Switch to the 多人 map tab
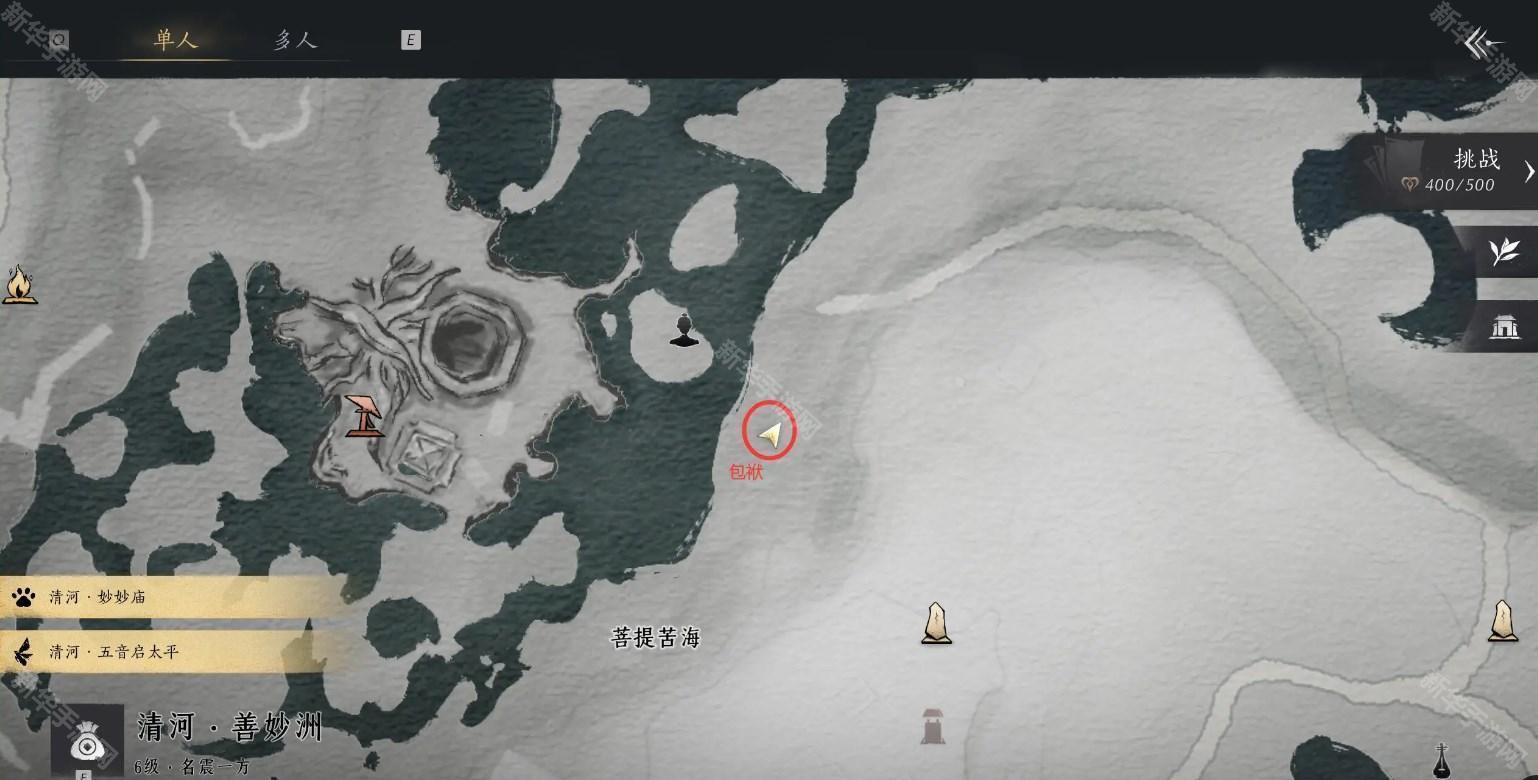 pos(295,40)
